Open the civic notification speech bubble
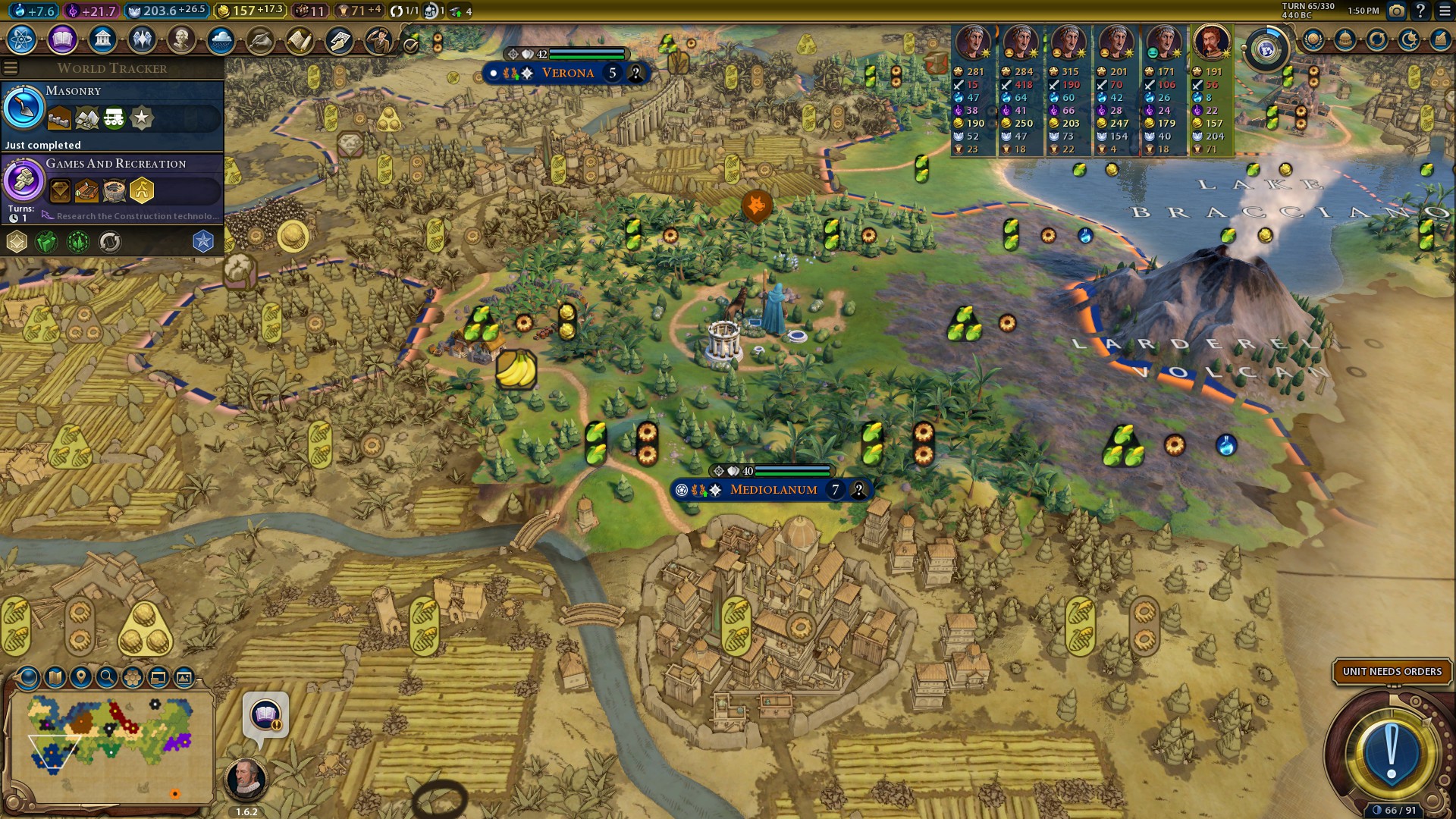1456x819 pixels. (x=265, y=715)
